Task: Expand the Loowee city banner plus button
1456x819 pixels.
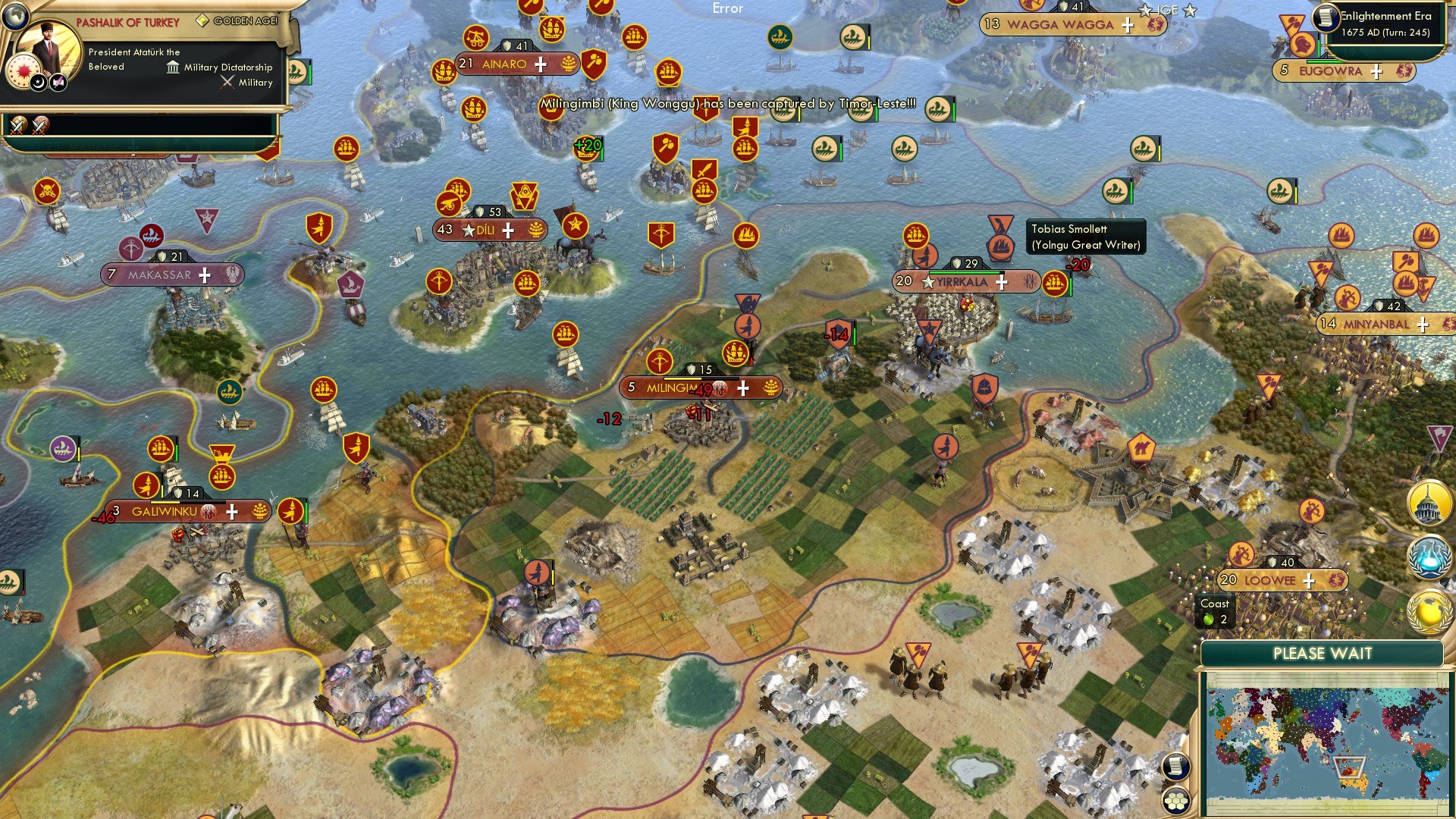Action: 1309,580
